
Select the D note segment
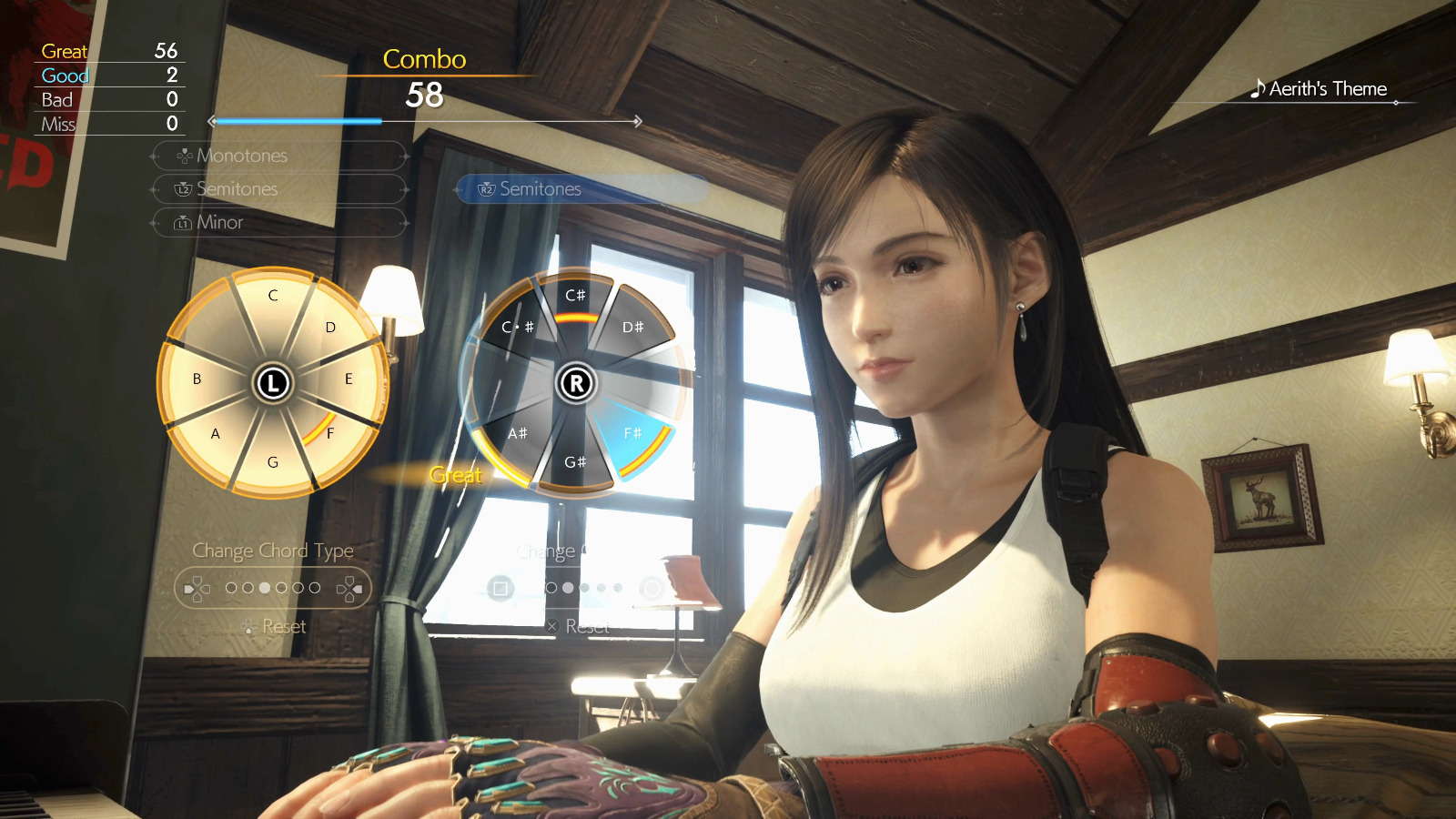[328, 330]
